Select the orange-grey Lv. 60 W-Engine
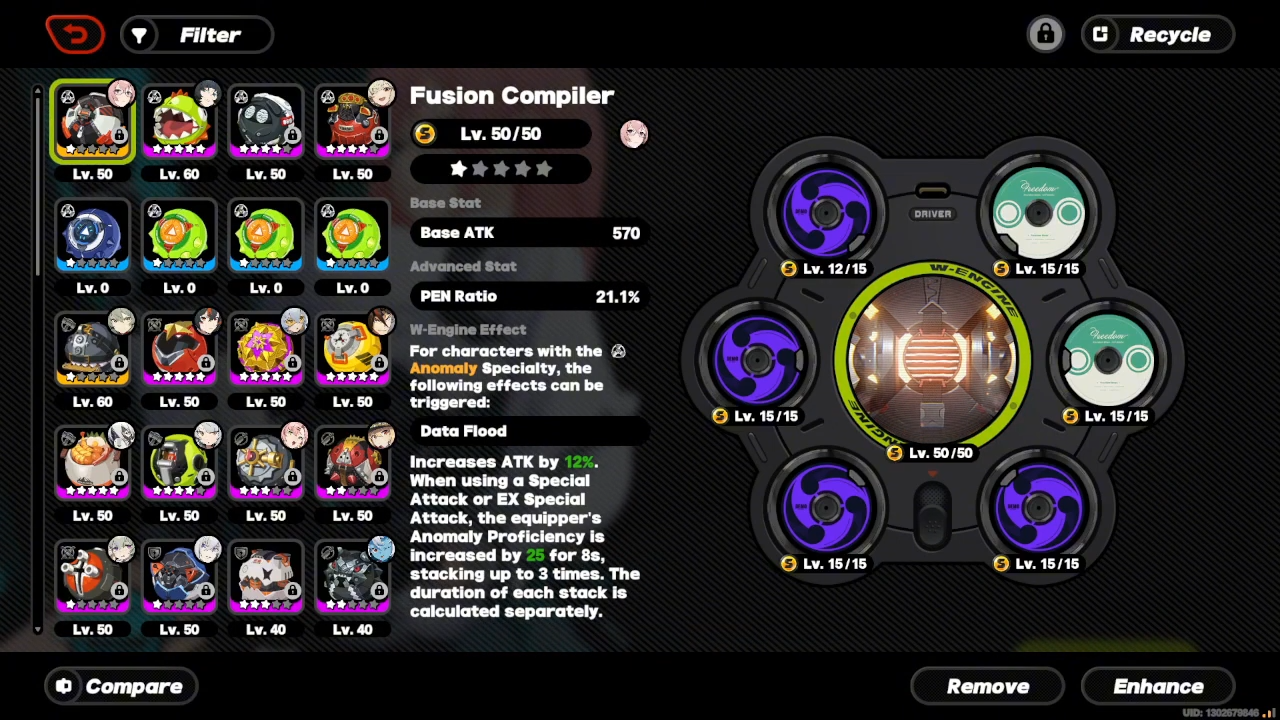Viewport: 1280px width, 720px height. point(93,350)
